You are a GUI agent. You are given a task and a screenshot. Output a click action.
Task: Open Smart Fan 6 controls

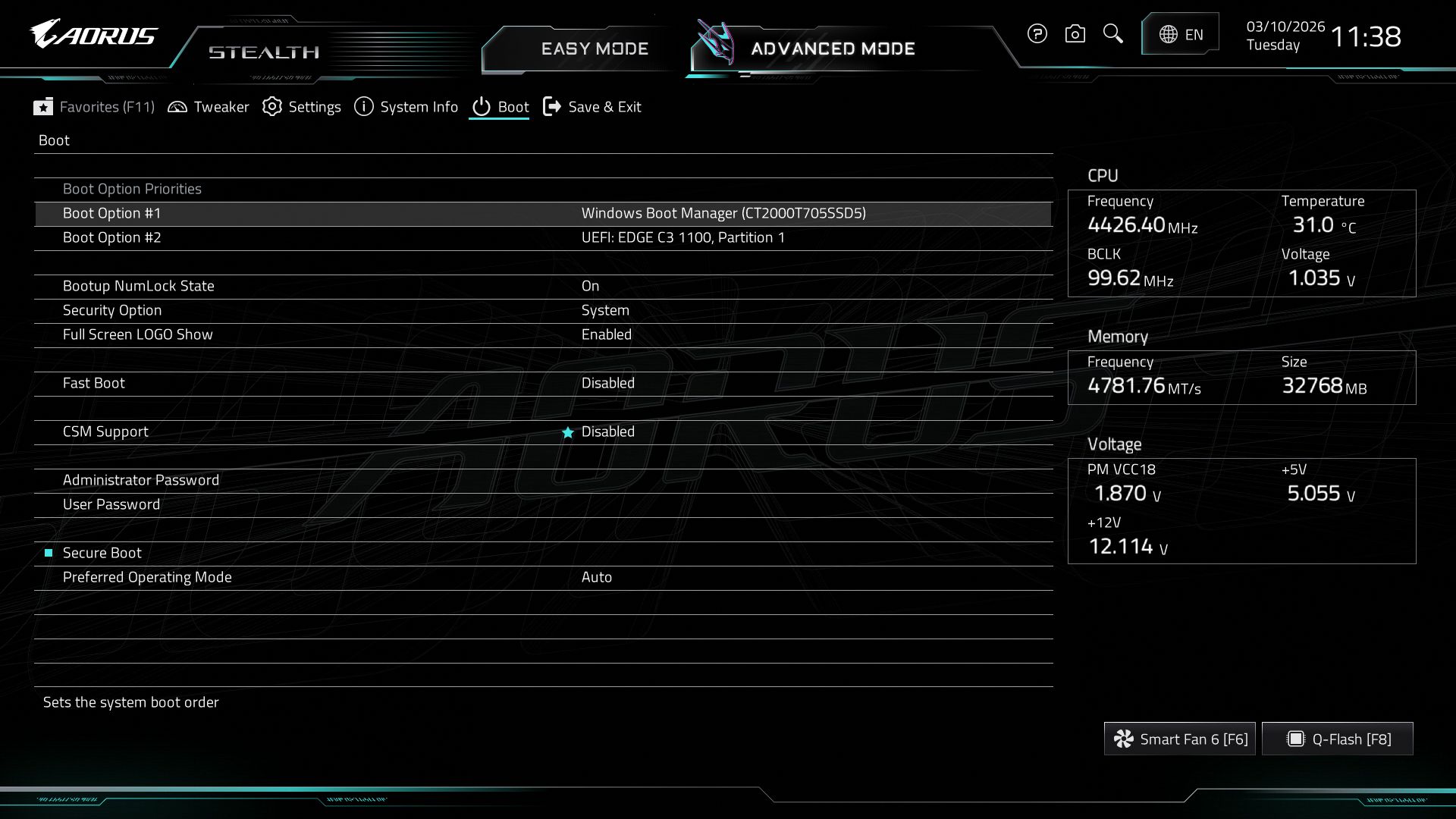1179,738
